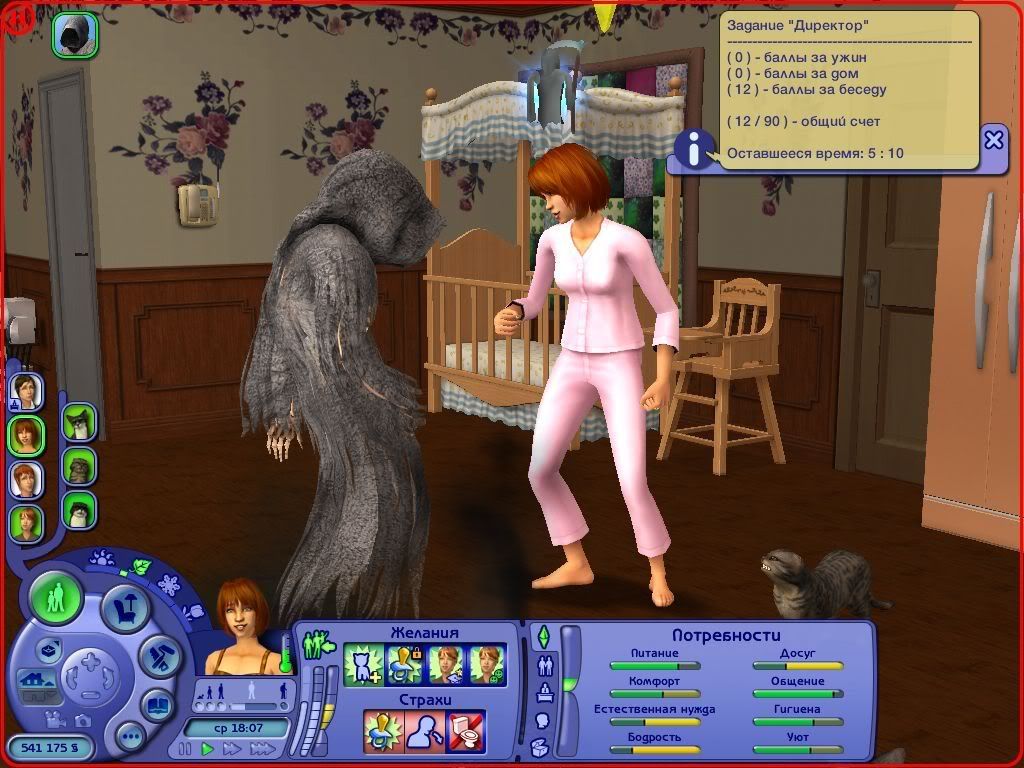Click the info icon on task popup
The image size is (1024, 768).
(692, 148)
